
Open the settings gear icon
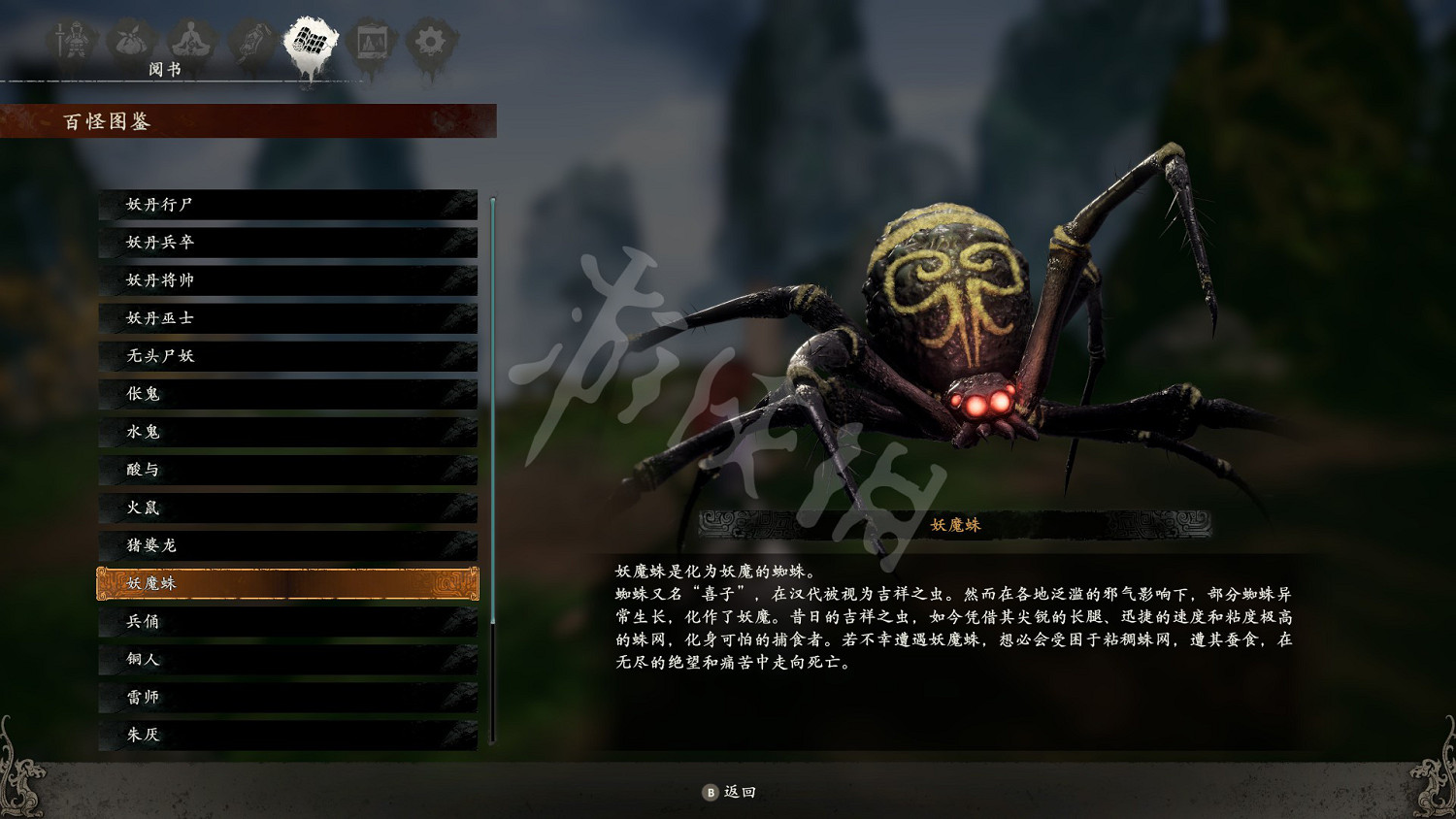[x=430, y=41]
